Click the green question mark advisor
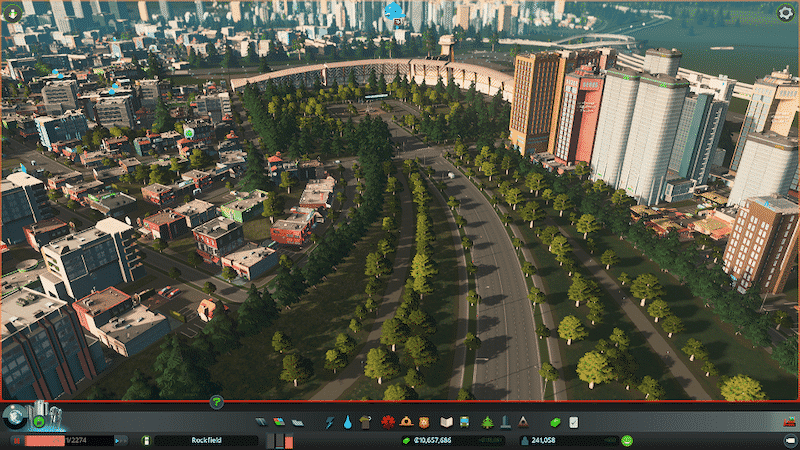Screen dimensions: 800x450 [216, 402]
